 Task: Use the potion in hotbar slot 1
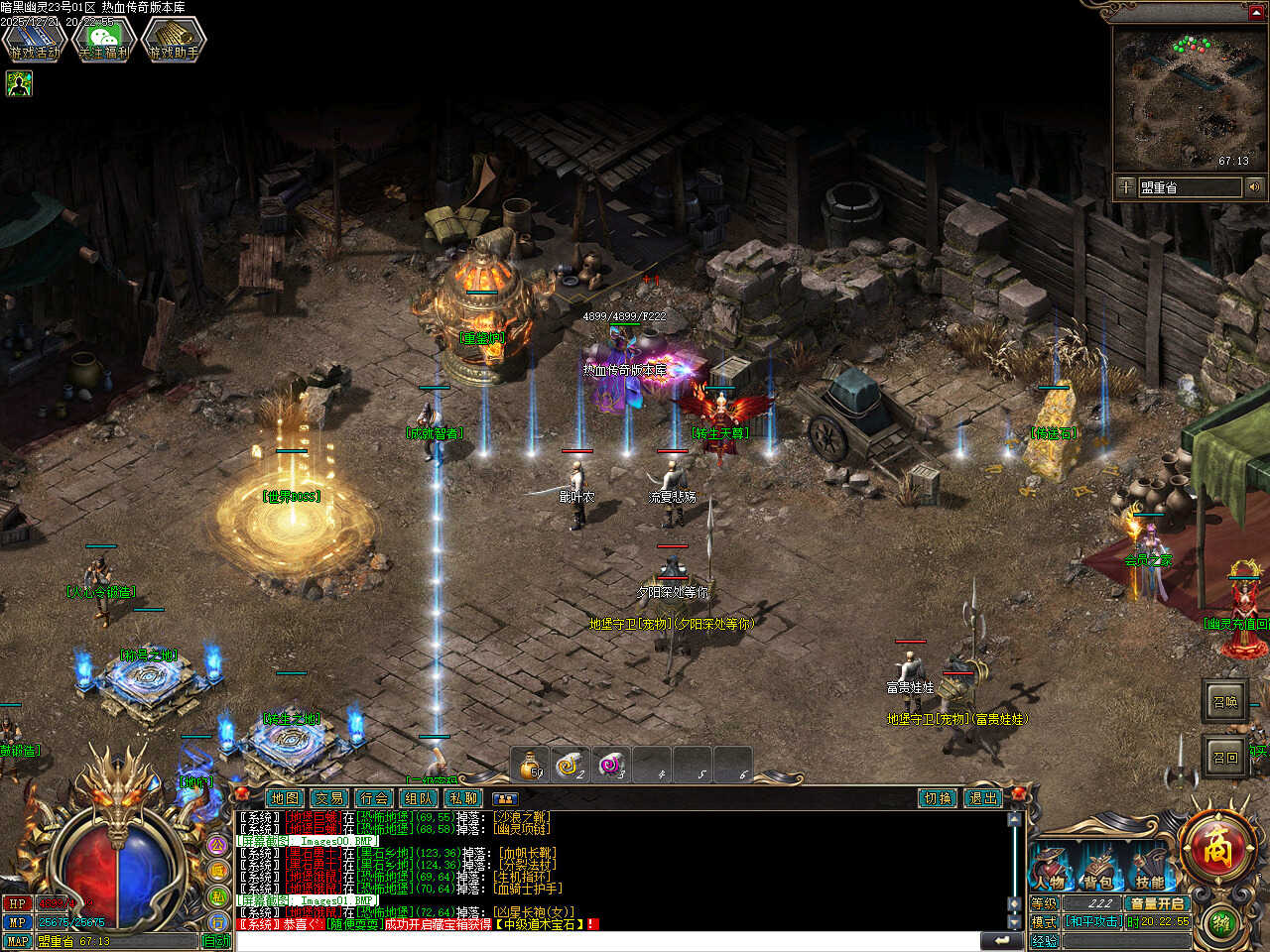point(531,766)
